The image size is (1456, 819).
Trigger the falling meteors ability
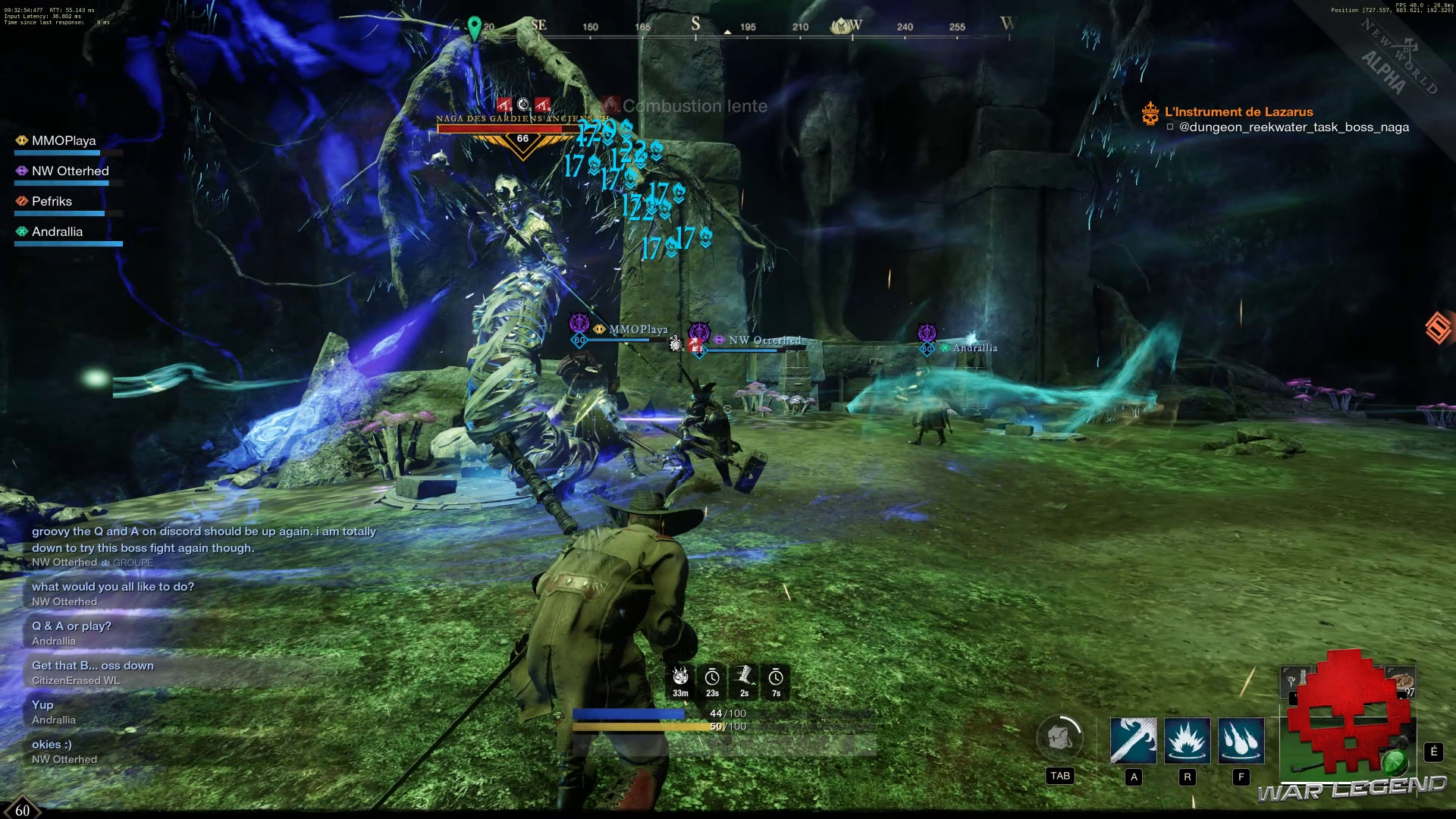pyautogui.click(x=1241, y=740)
